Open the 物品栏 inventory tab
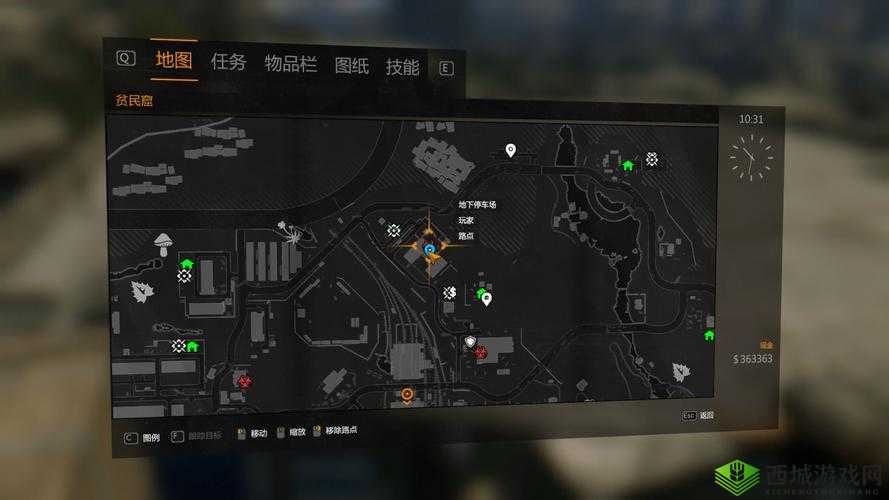This screenshot has height=500, width=889. coord(290,64)
